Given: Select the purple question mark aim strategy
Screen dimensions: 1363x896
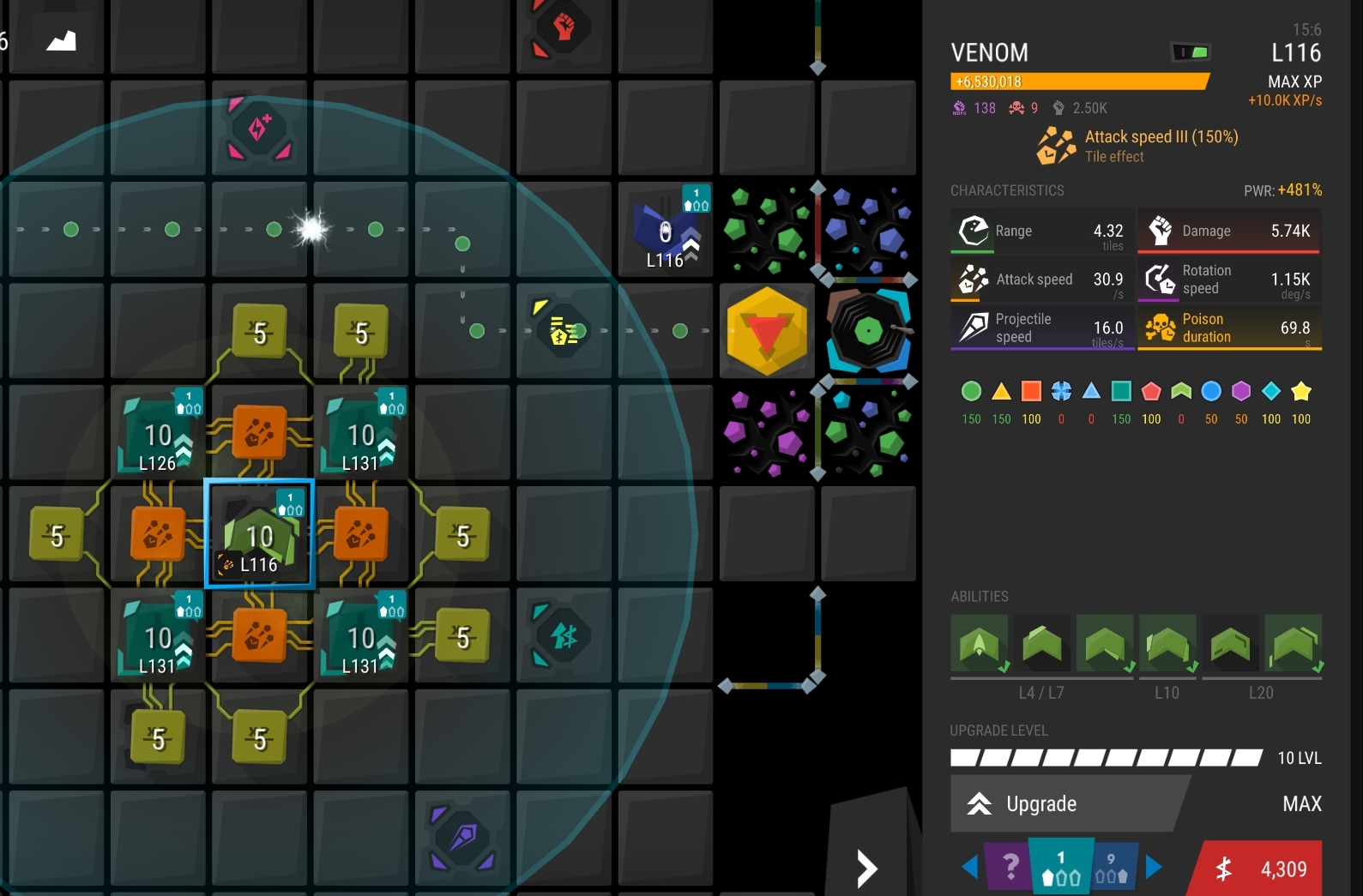Looking at the screenshot, I should (1010, 867).
